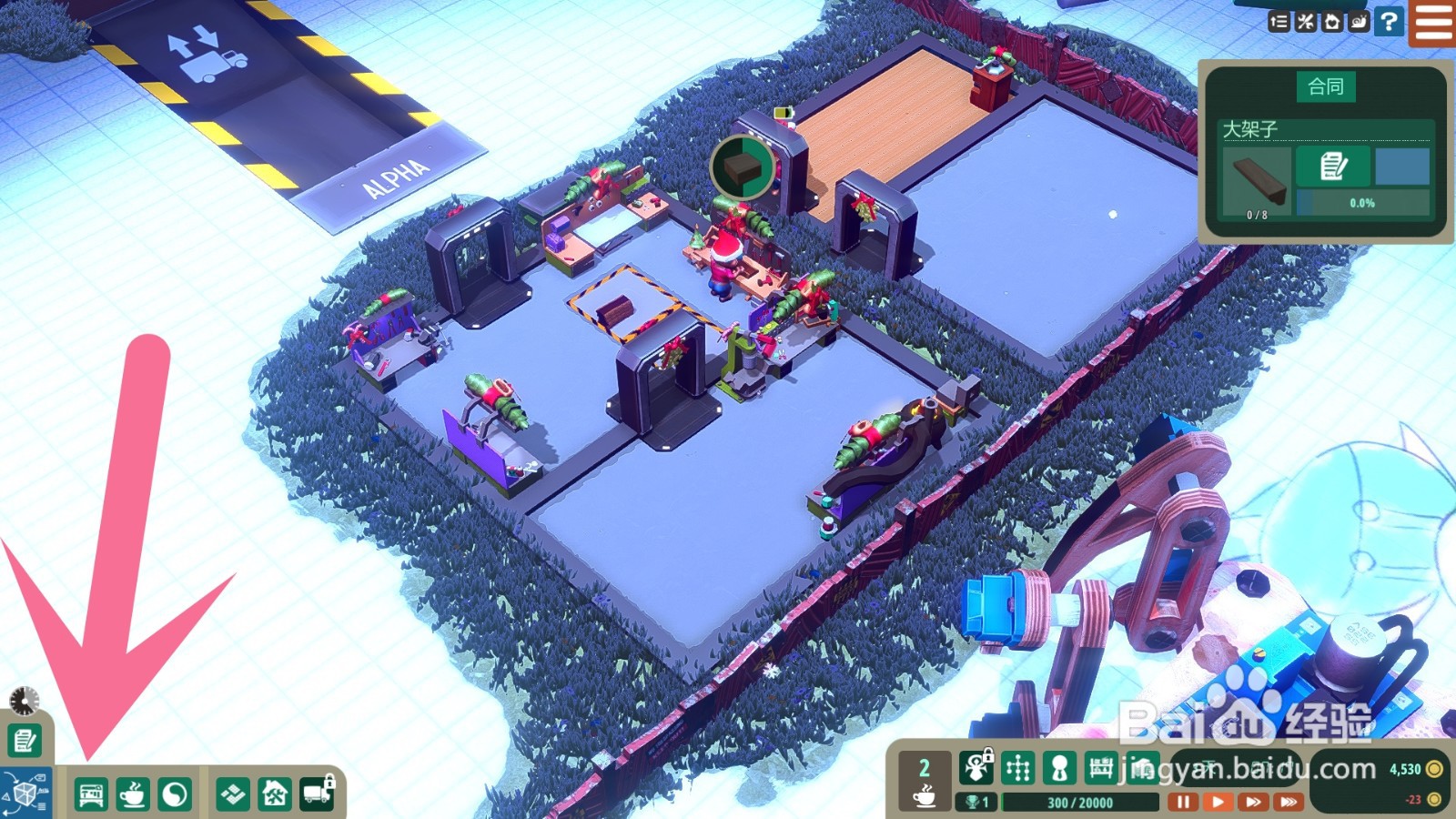The image size is (1456, 819).
Task: Open the wrench and screwdriver tools icon
Action: (x=1306, y=21)
